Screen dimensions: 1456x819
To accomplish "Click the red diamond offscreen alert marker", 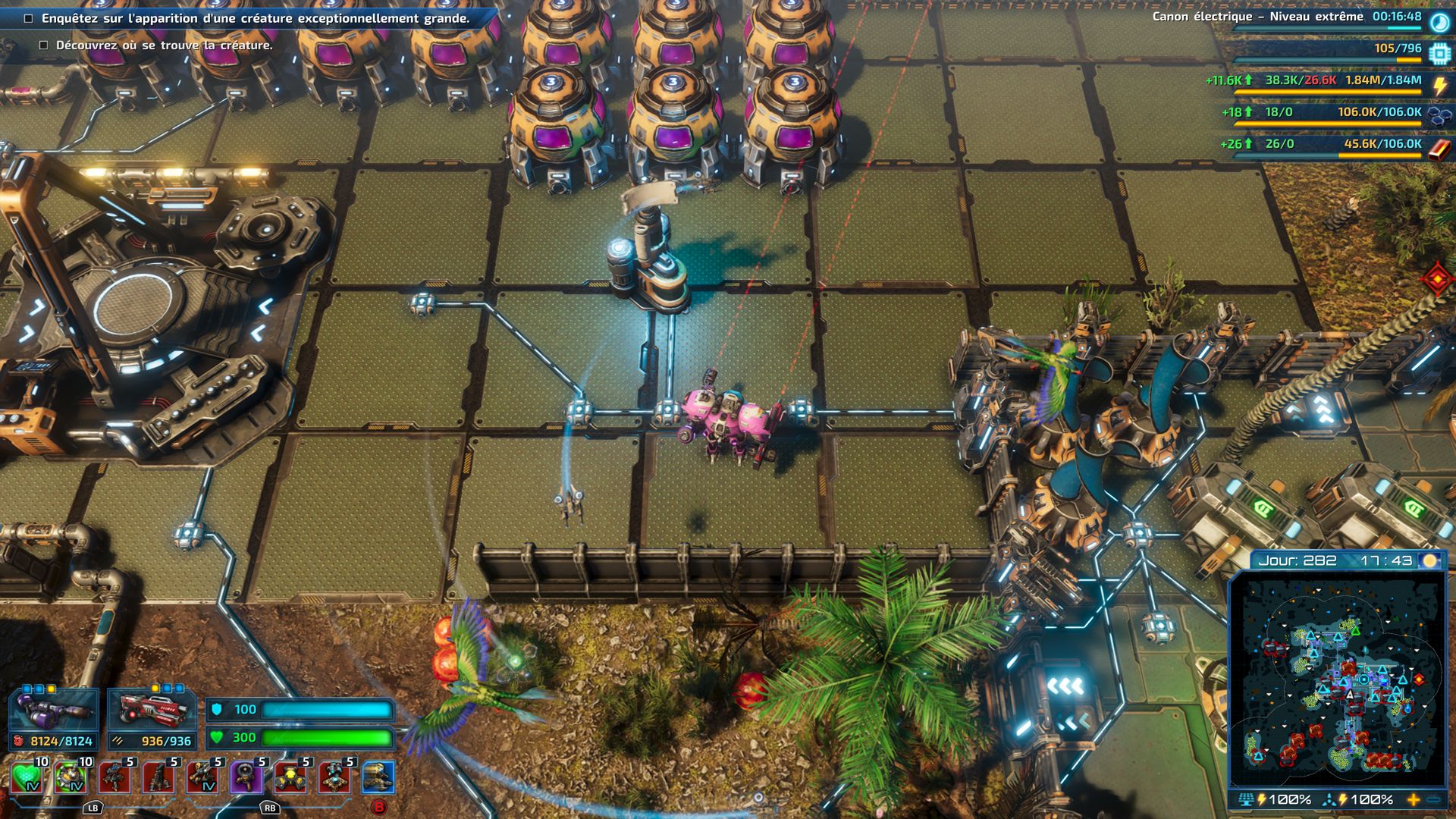I will click(1438, 280).
